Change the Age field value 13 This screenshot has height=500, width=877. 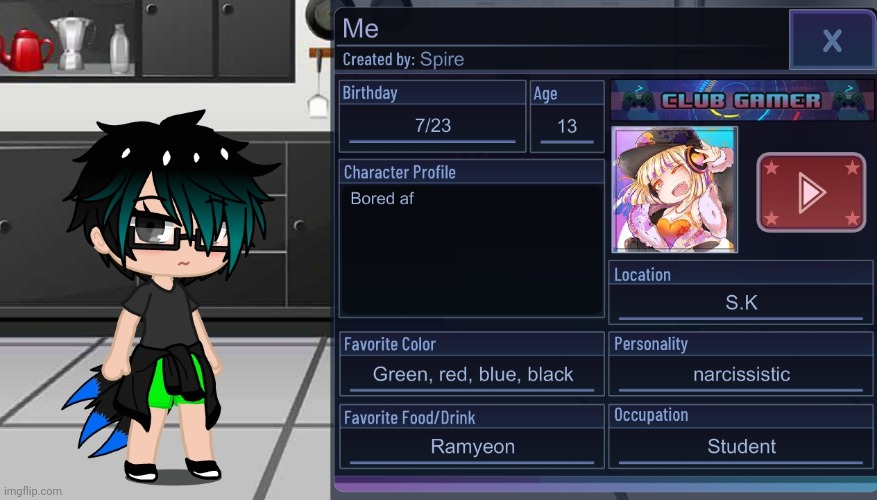[567, 126]
